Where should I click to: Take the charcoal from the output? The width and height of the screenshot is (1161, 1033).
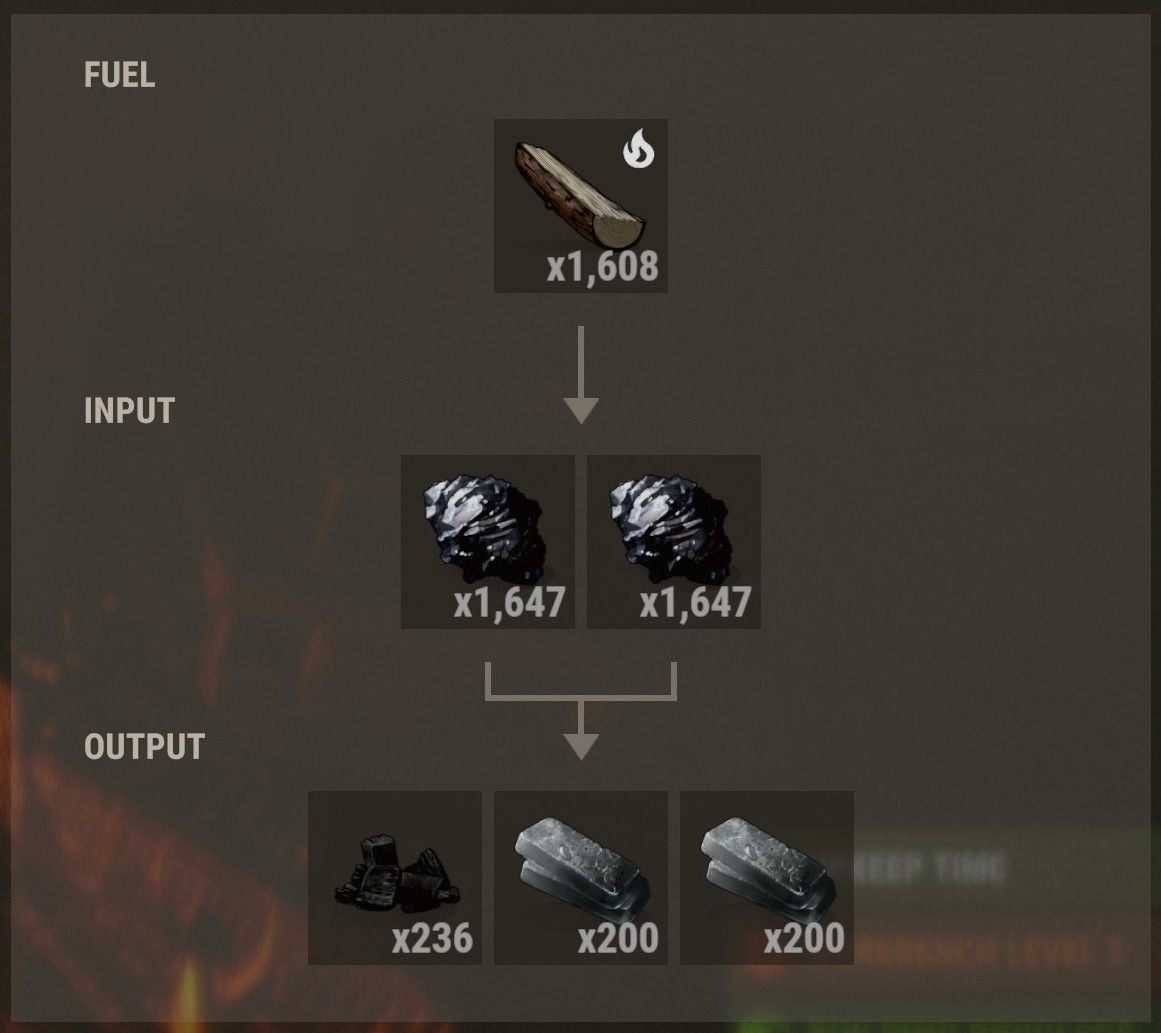pyautogui.click(x=395, y=877)
